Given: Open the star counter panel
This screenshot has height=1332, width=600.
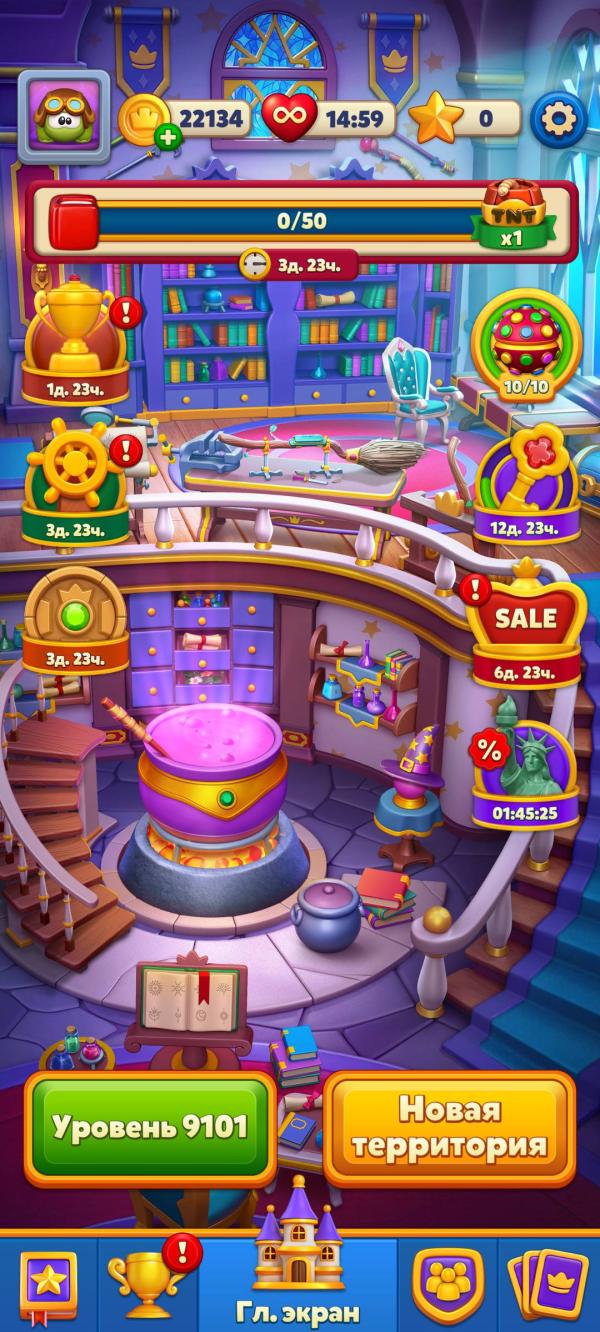Looking at the screenshot, I should click(x=466, y=119).
